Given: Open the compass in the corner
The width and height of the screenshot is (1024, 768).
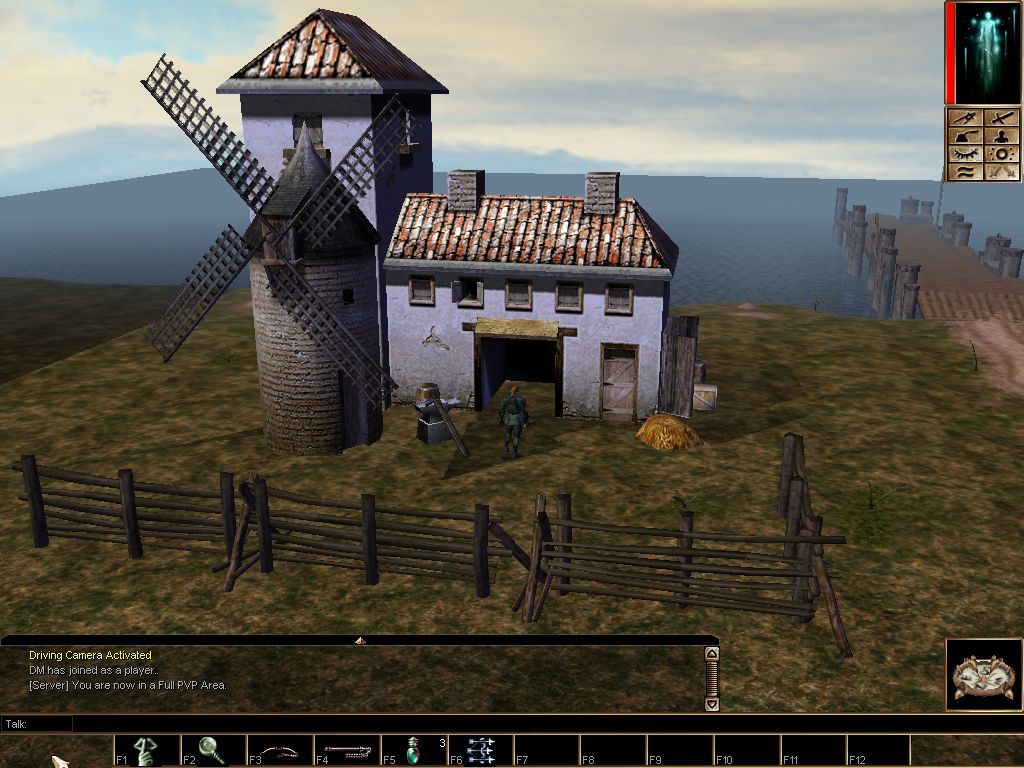Looking at the screenshot, I should point(984,675).
